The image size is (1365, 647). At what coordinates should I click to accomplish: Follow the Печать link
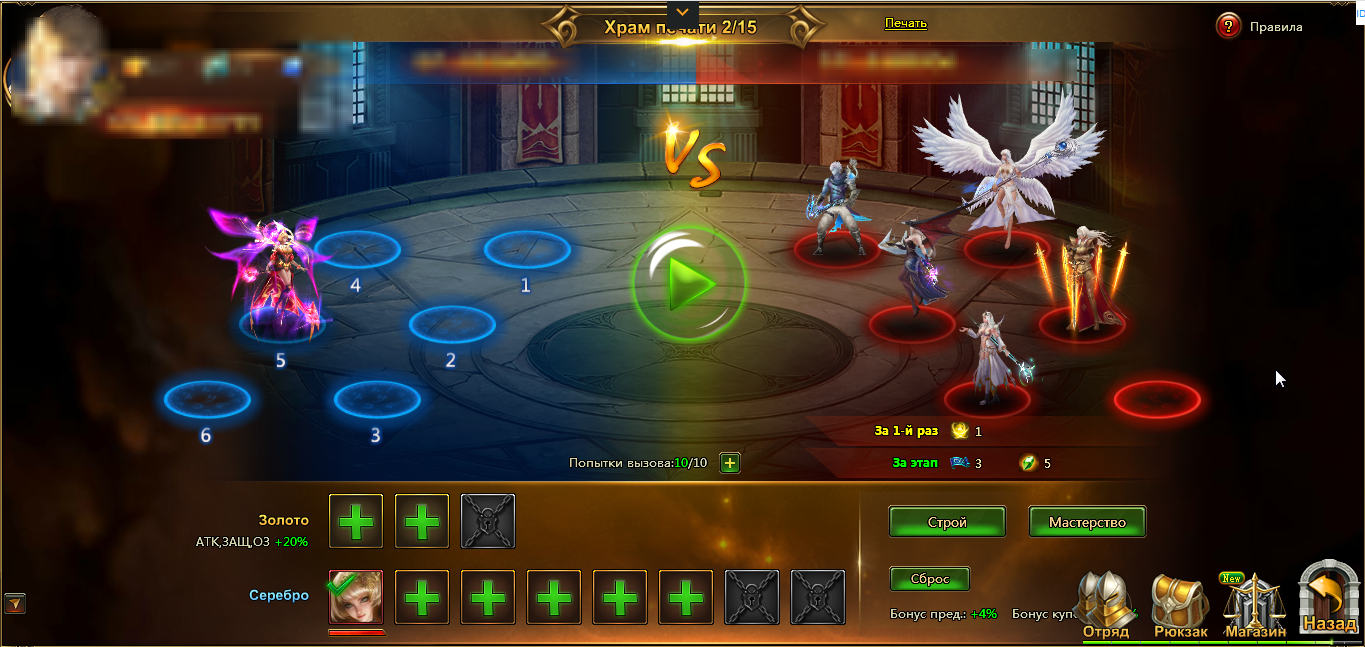click(x=905, y=23)
